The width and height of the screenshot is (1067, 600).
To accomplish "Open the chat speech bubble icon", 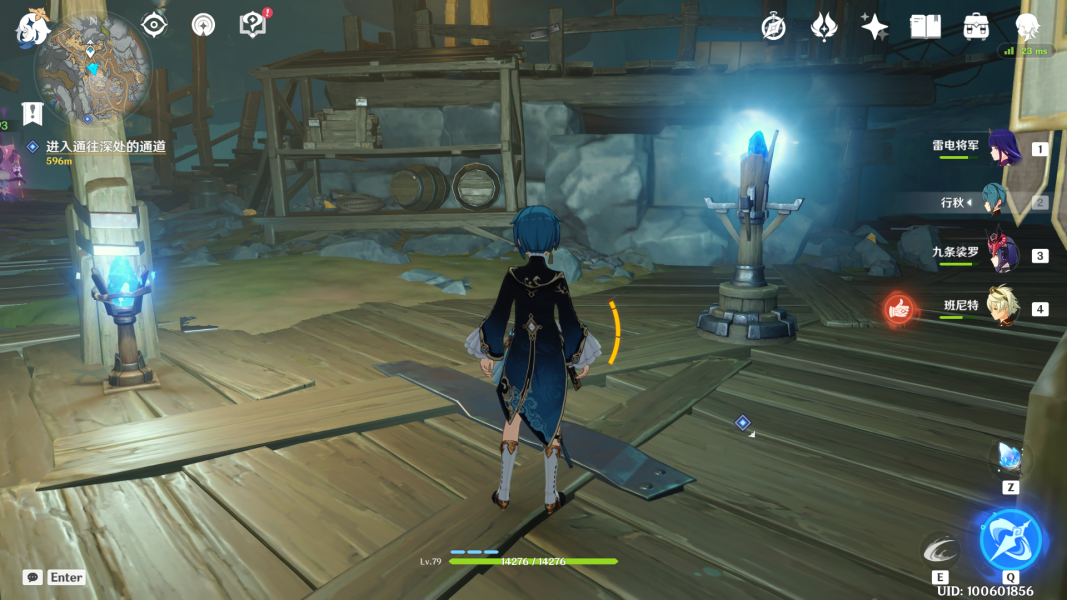I will pyautogui.click(x=33, y=577).
